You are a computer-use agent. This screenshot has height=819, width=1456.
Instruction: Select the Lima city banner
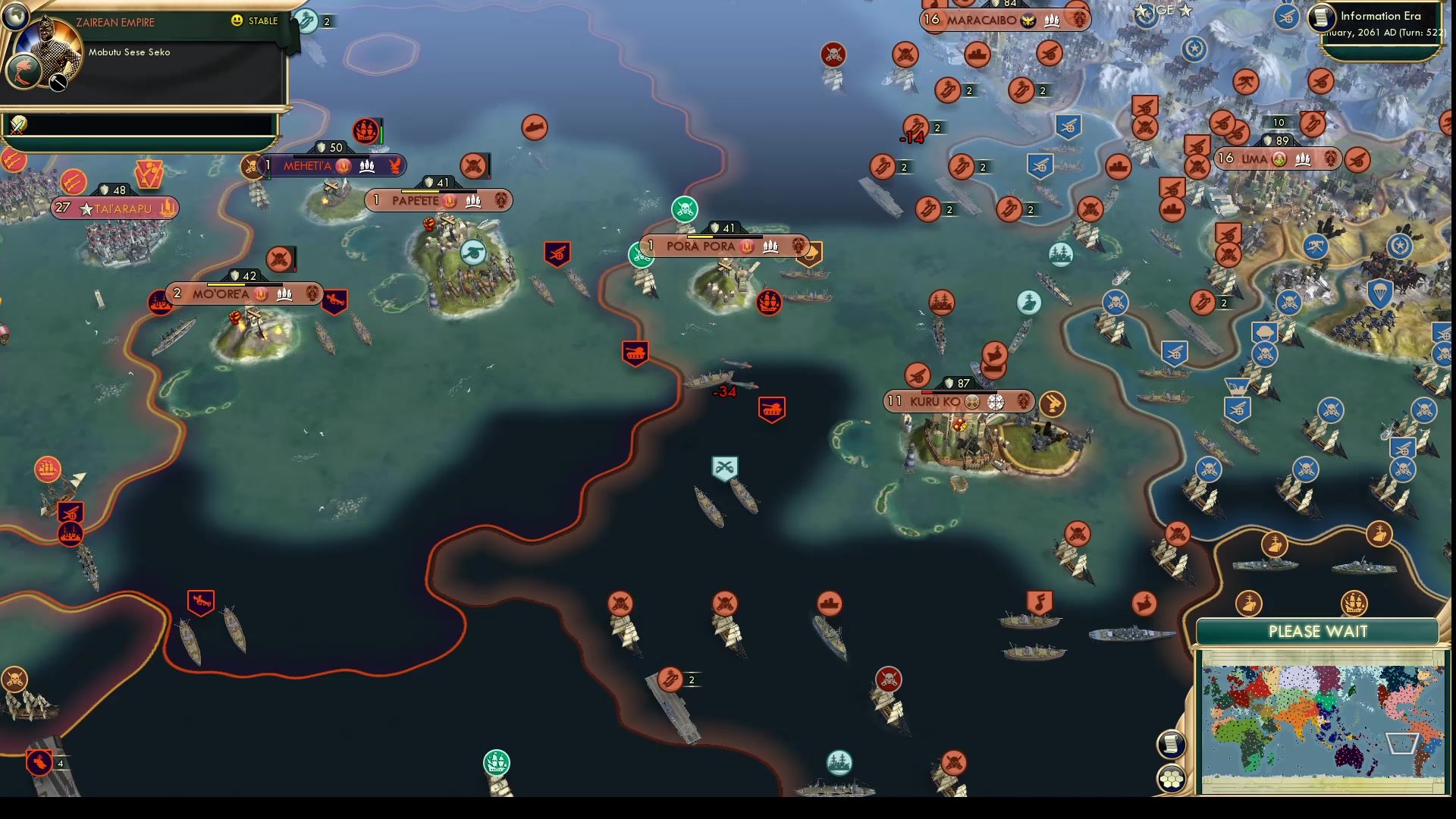[1265, 159]
